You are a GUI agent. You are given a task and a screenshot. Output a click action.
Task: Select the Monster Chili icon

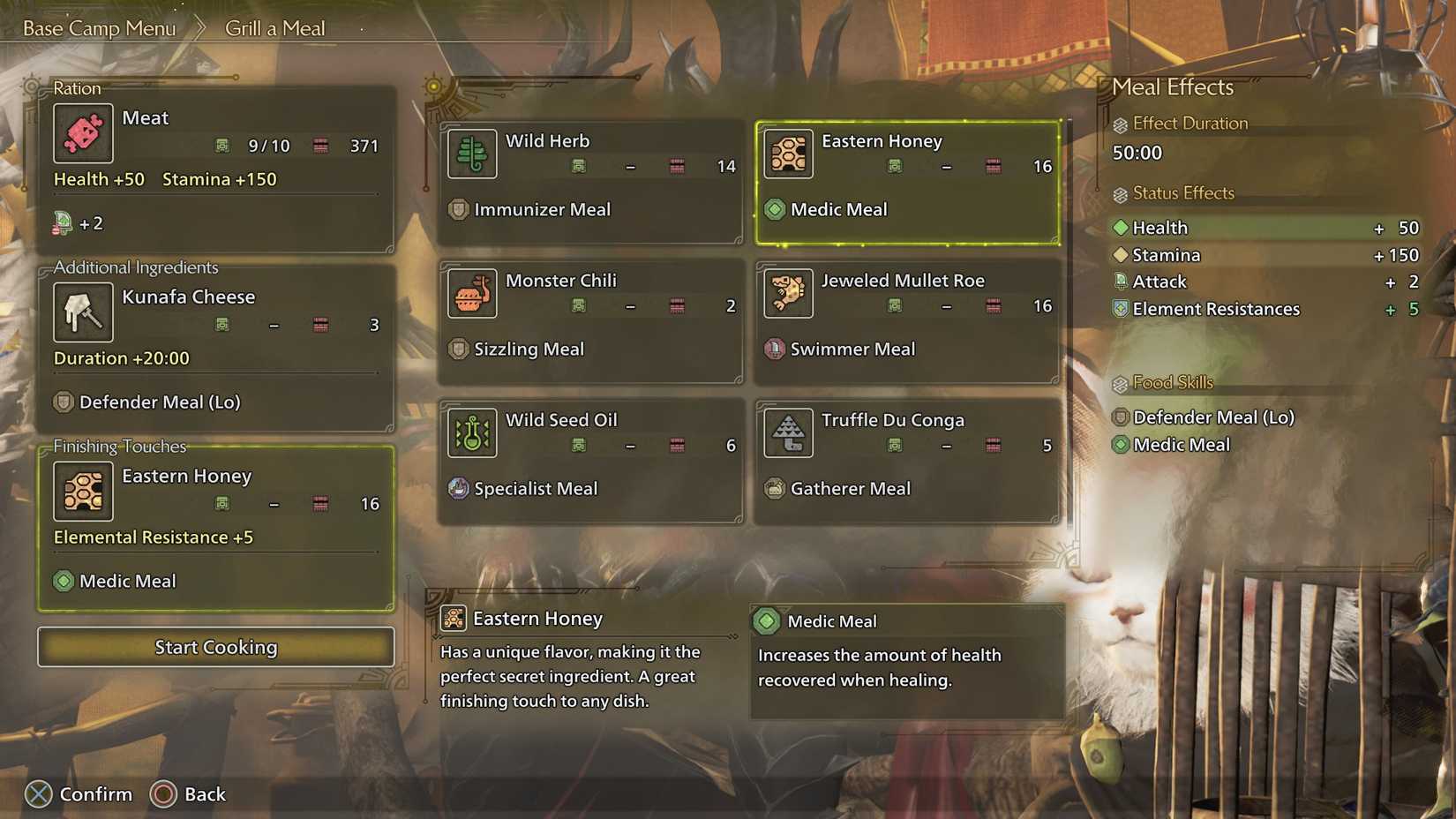click(471, 293)
